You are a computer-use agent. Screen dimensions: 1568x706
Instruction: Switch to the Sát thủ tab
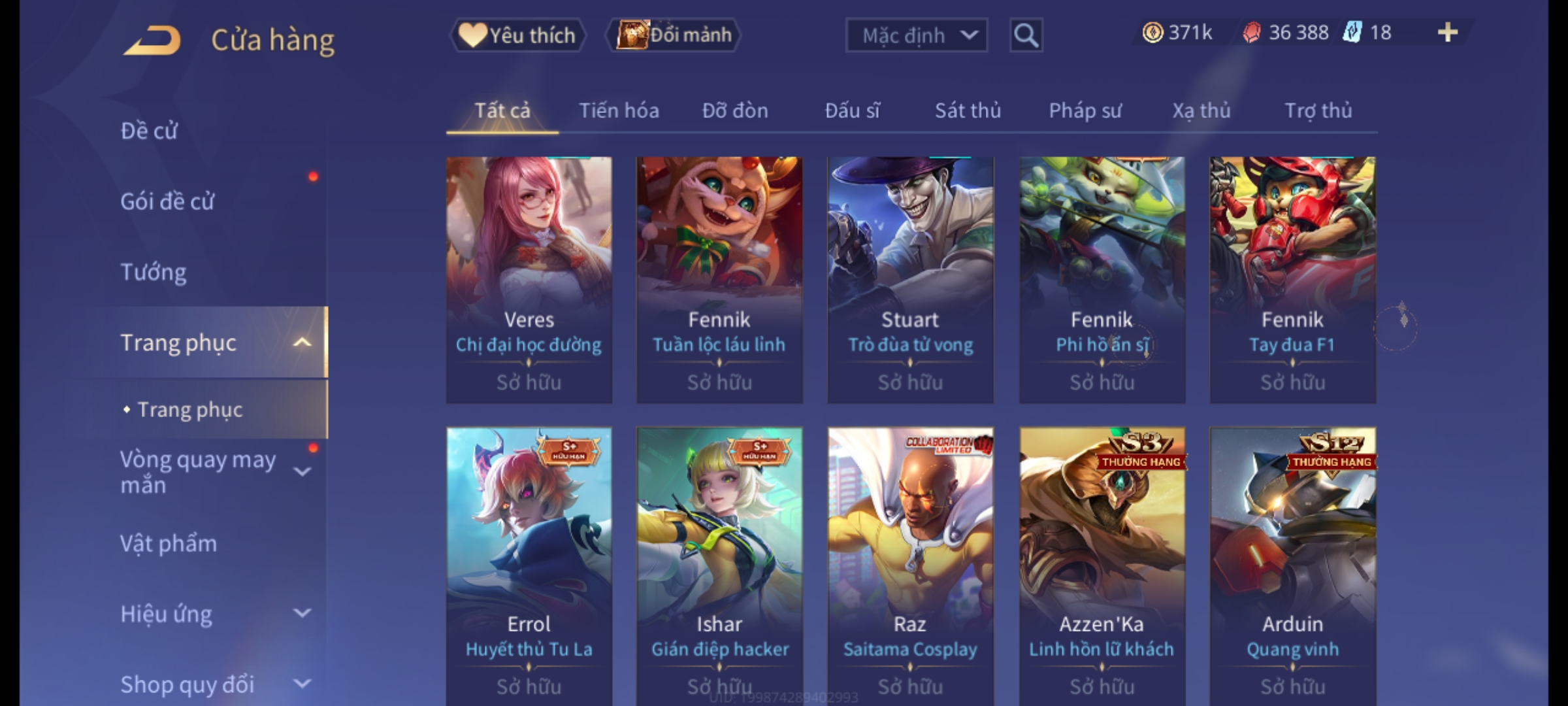coord(968,110)
